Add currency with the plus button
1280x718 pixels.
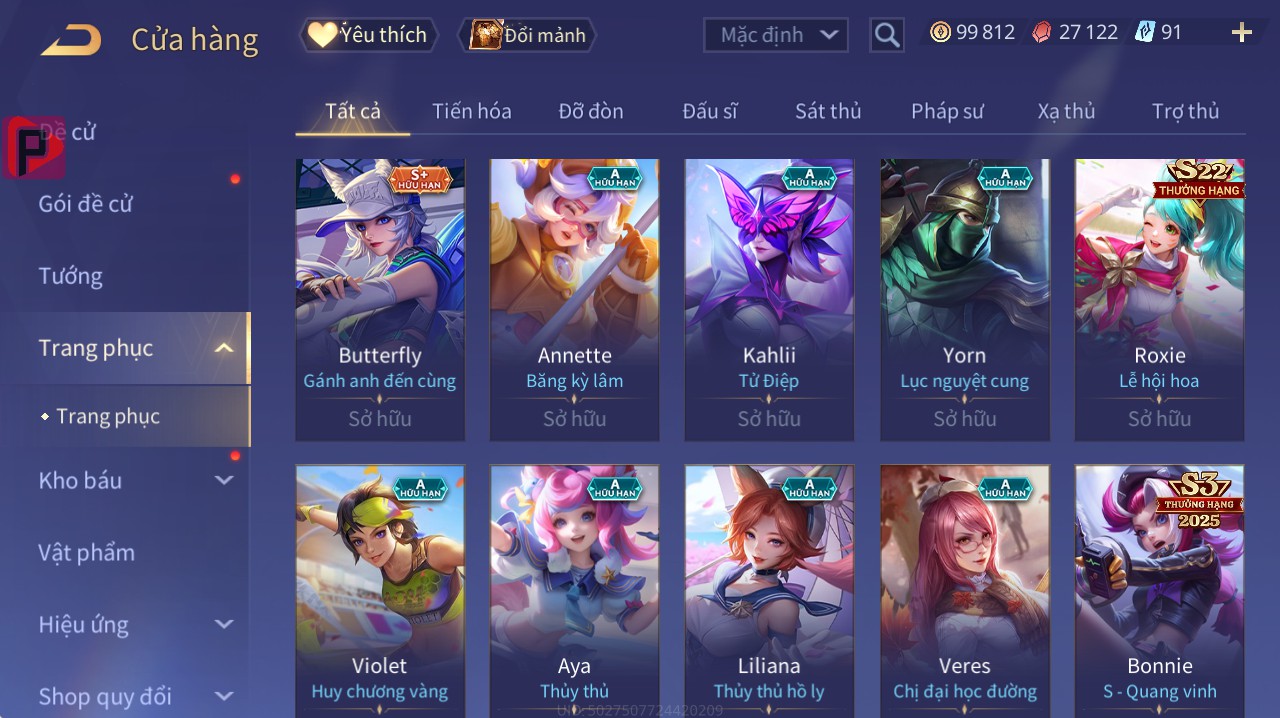click(1242, 33)
